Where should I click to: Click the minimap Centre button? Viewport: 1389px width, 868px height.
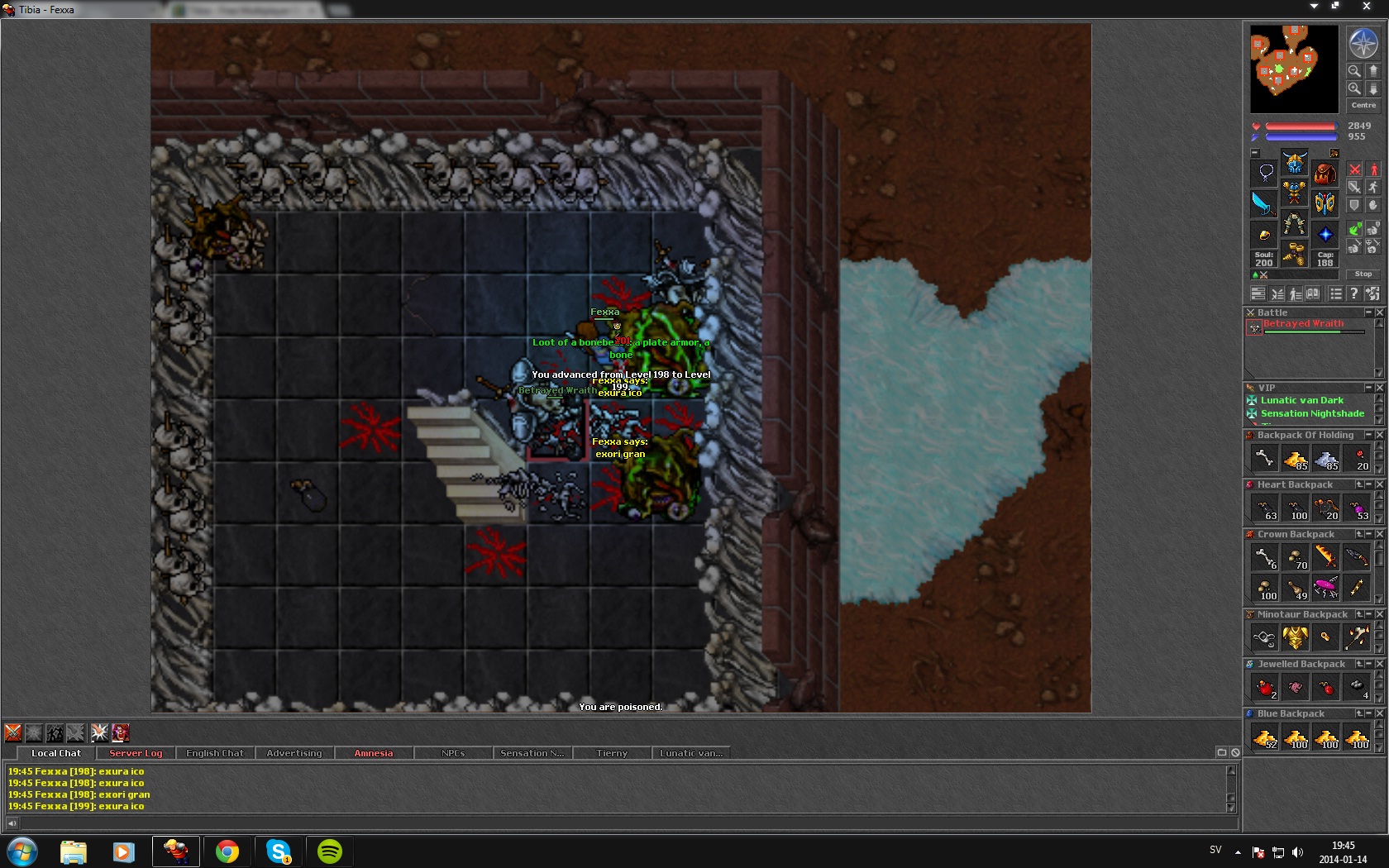(x=1363, y=105)
